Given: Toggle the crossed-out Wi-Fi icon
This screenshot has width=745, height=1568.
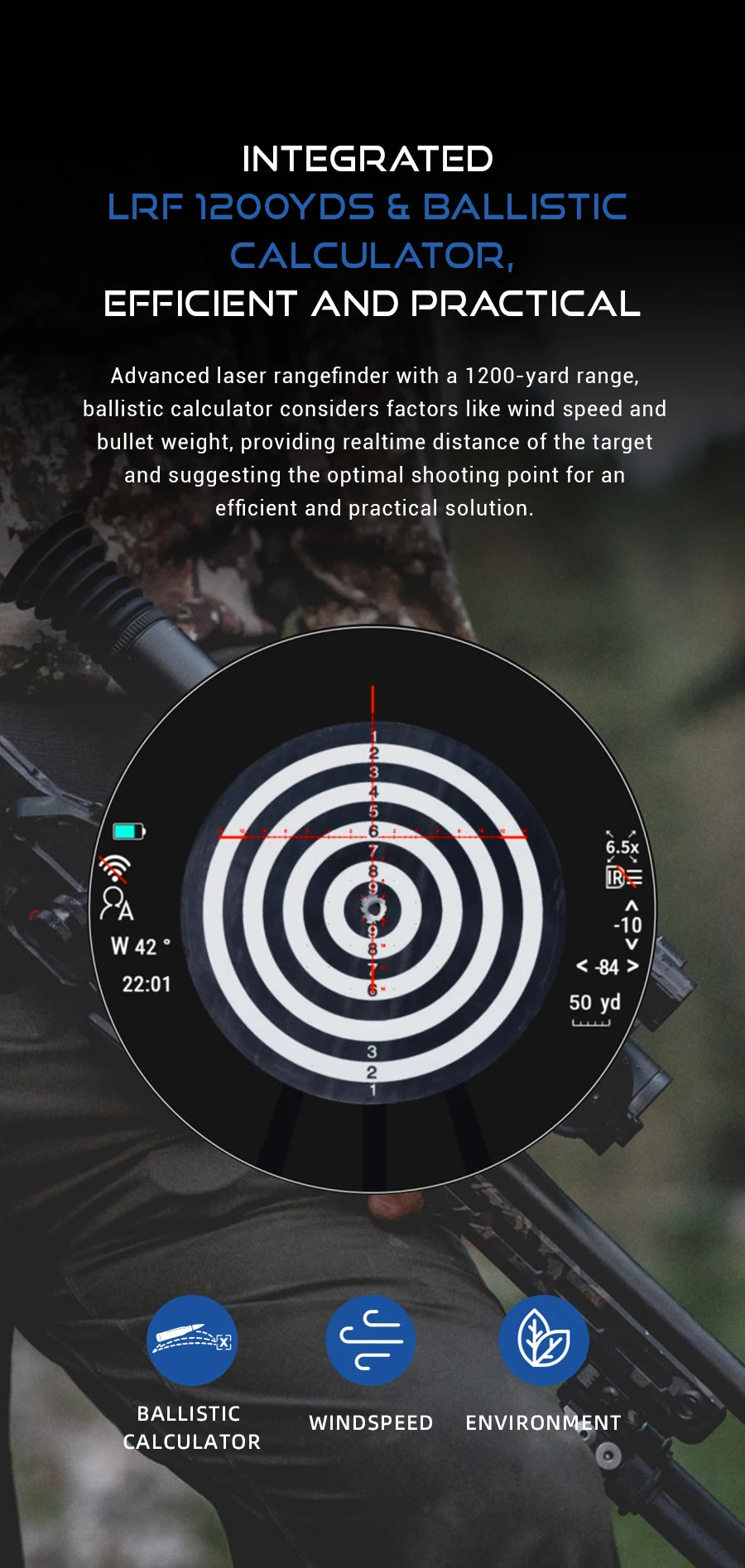Looking at the screenshot, I should click(115, 868).
